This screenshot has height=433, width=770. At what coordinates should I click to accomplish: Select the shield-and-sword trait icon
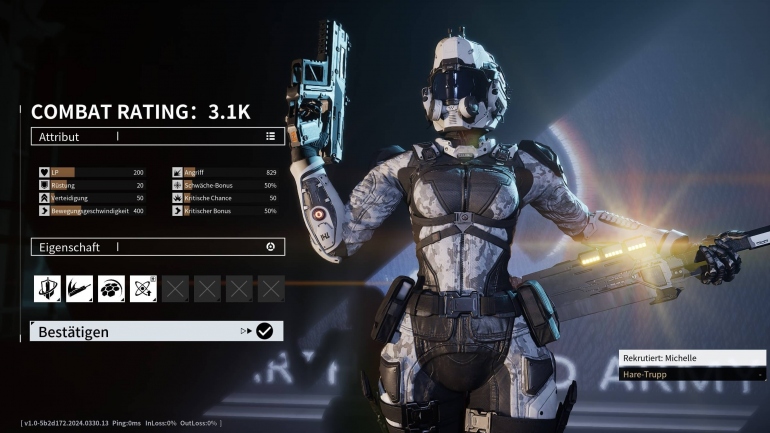(x=47, y=289)
